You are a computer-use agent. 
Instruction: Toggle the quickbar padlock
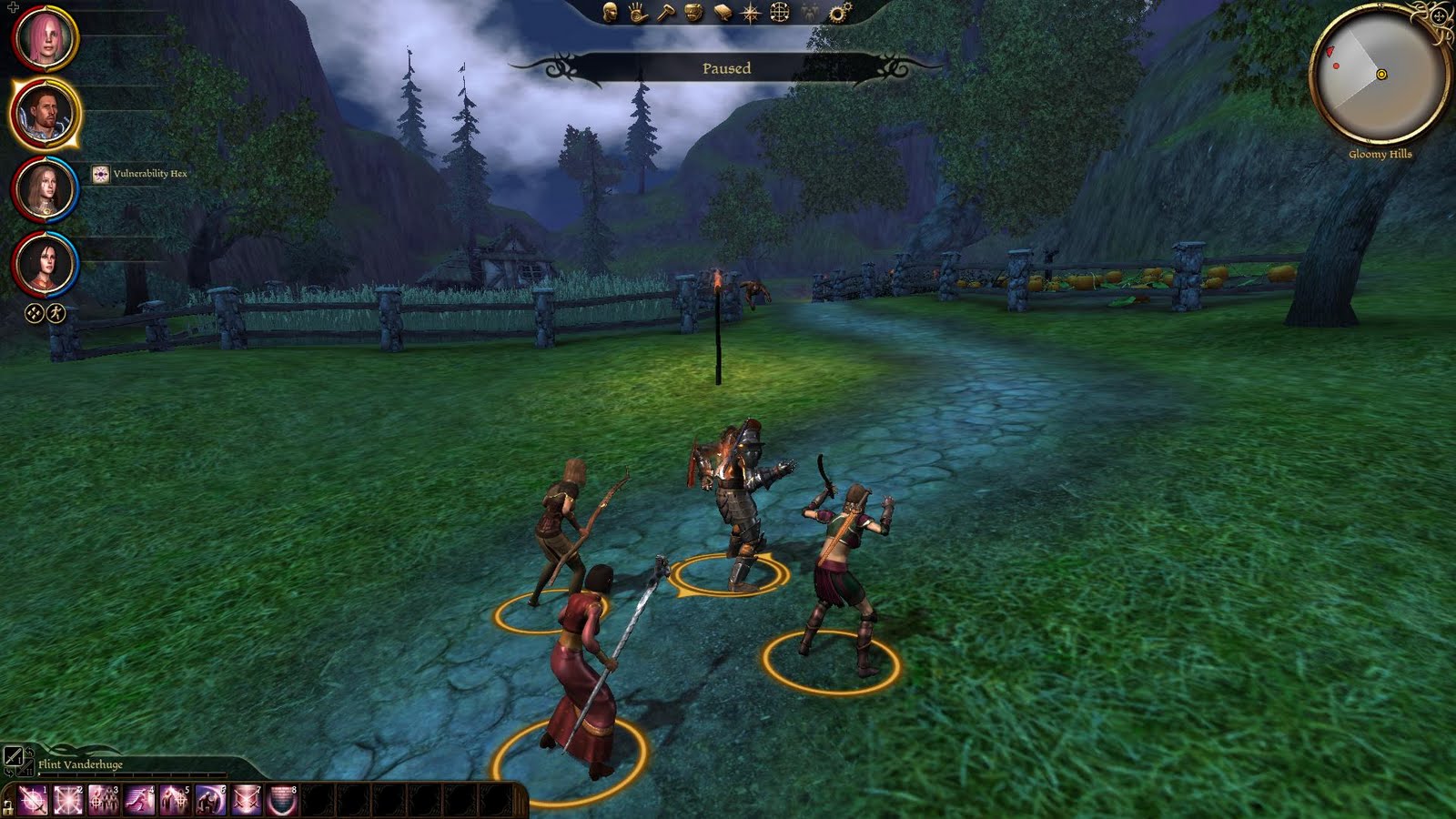coord(8,806)
